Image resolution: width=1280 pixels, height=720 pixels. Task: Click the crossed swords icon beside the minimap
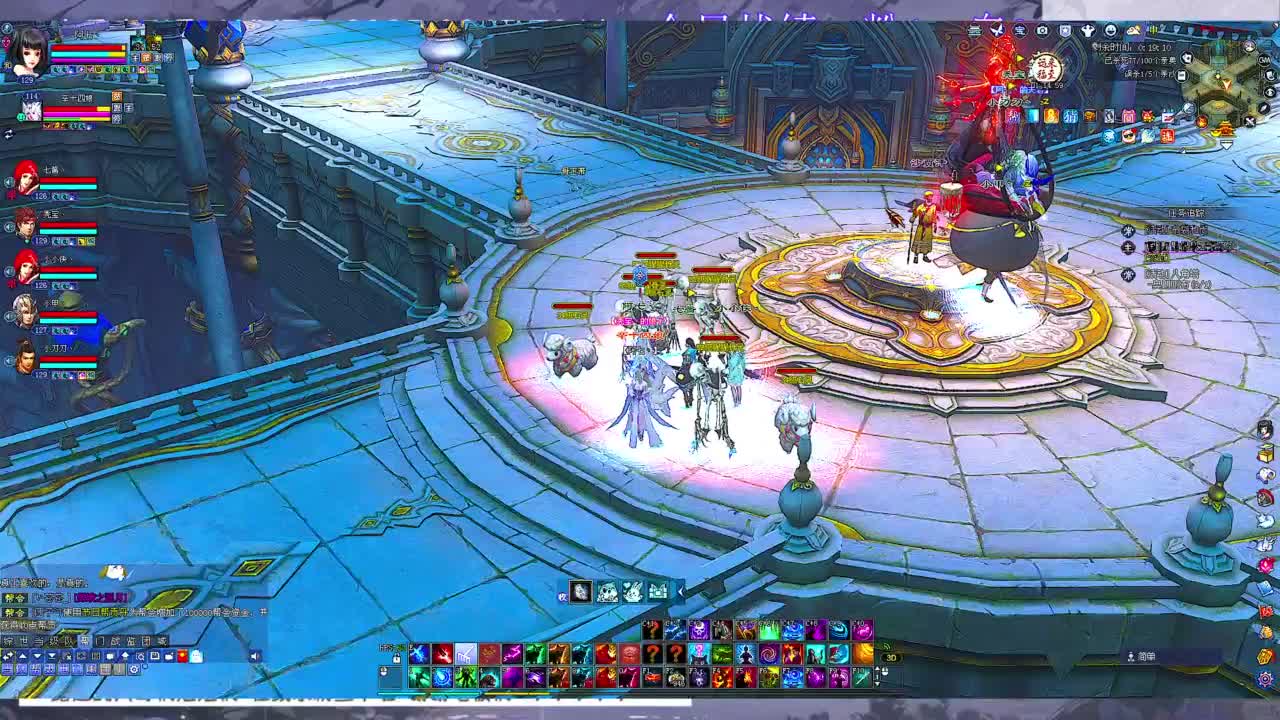click(1248, 121)
